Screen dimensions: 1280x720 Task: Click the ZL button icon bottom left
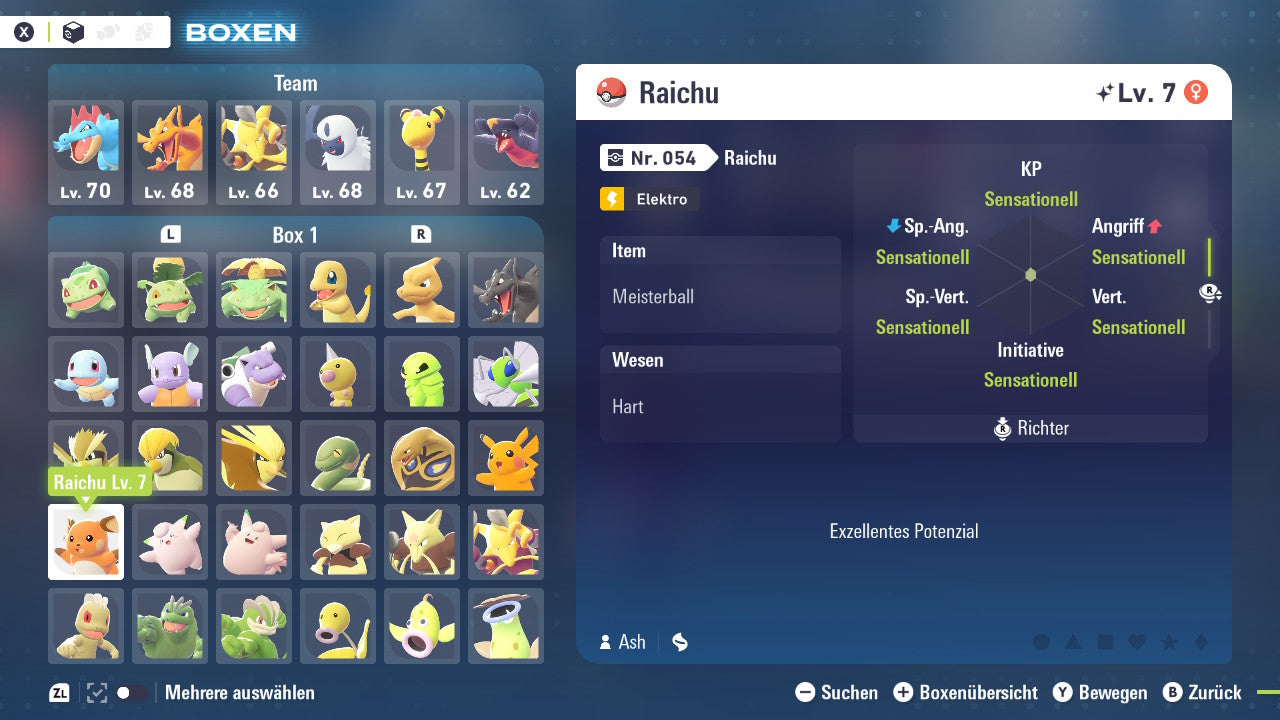coord(57,691)
